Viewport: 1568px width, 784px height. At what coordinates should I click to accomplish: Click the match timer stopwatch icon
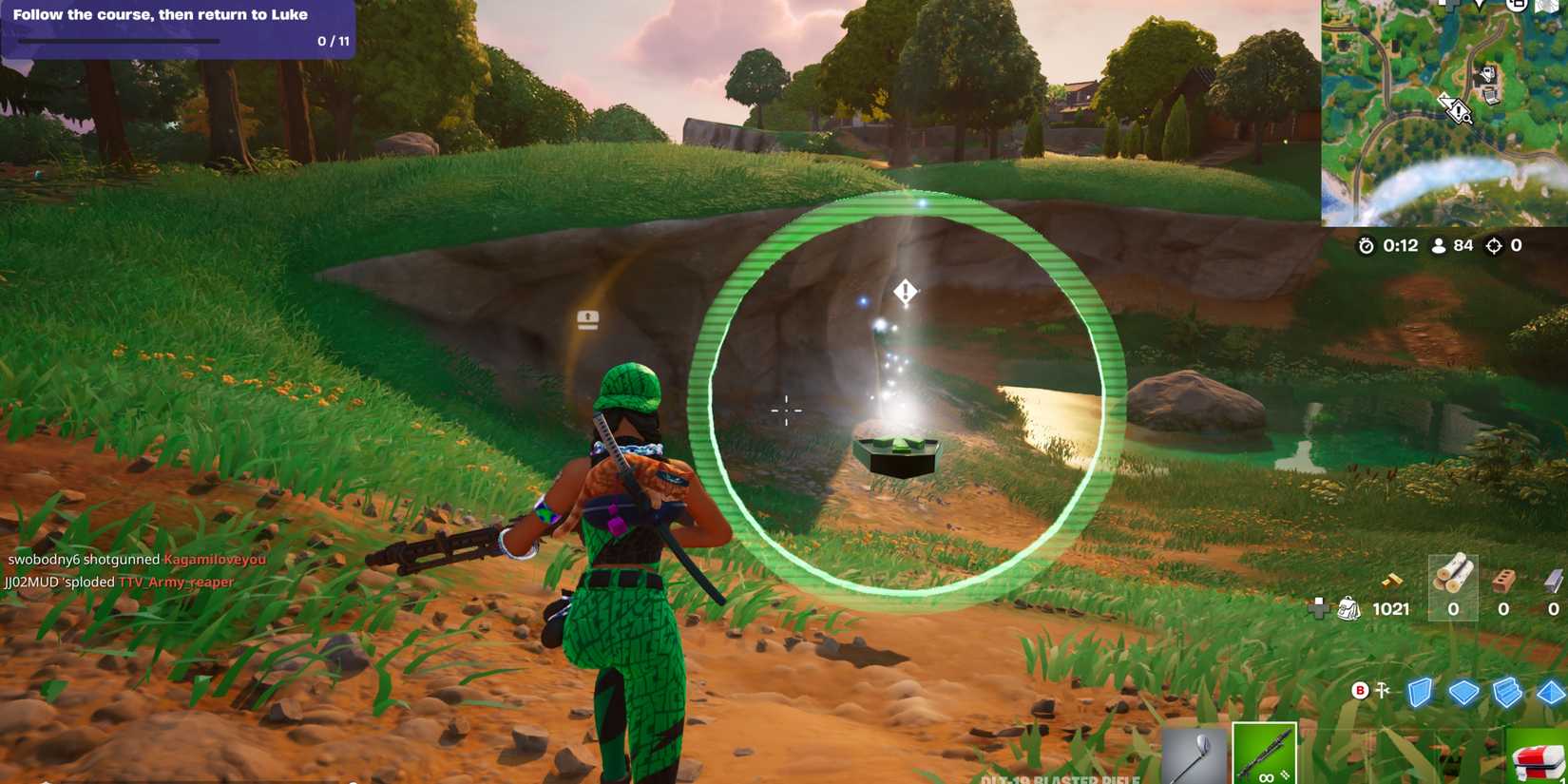pos(1366,245)
